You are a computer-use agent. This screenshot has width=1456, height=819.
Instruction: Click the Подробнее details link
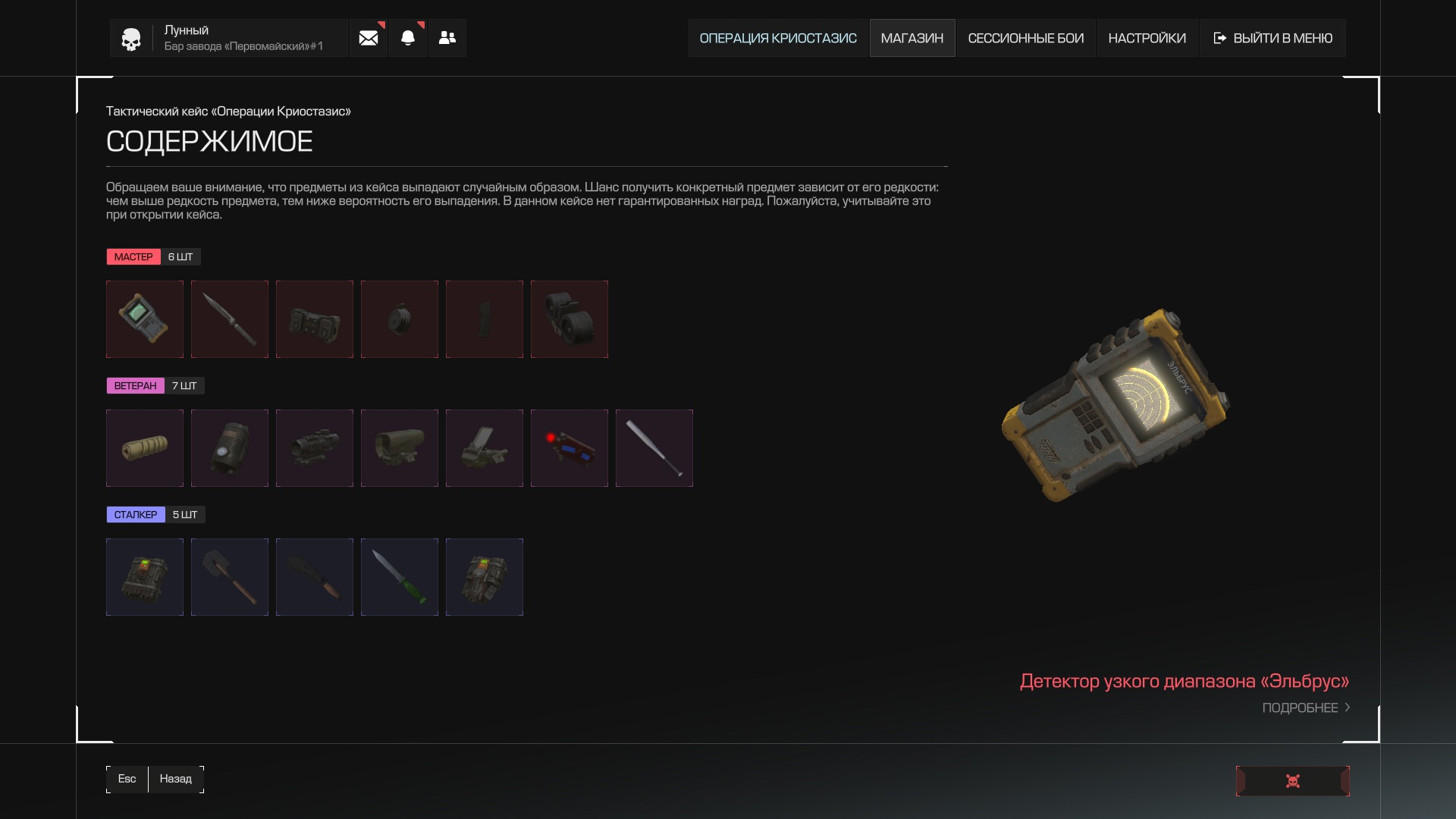point(1305,708)
